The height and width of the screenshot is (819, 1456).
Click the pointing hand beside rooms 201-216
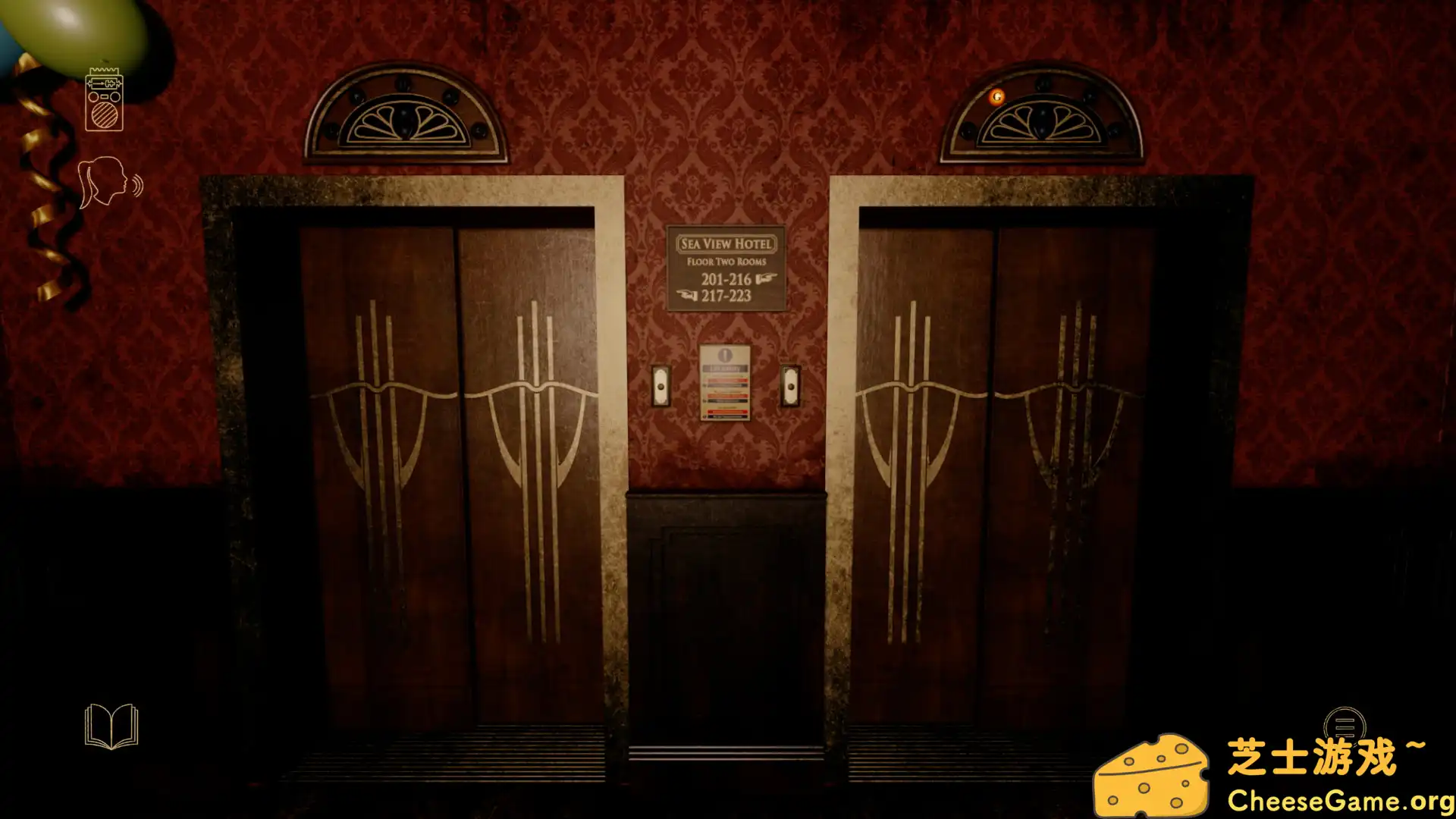pyautogui.click(x=767, y=278)
